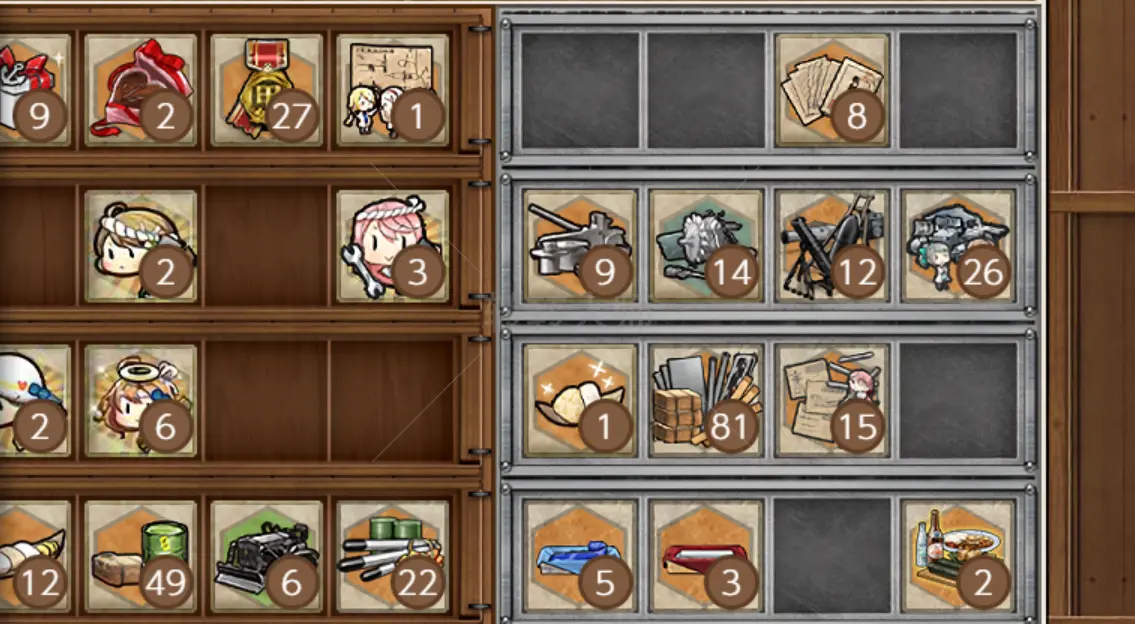1135x624 pixels.
Task: Choose the bundled torpedoes and green drums item
Action: 392,556
